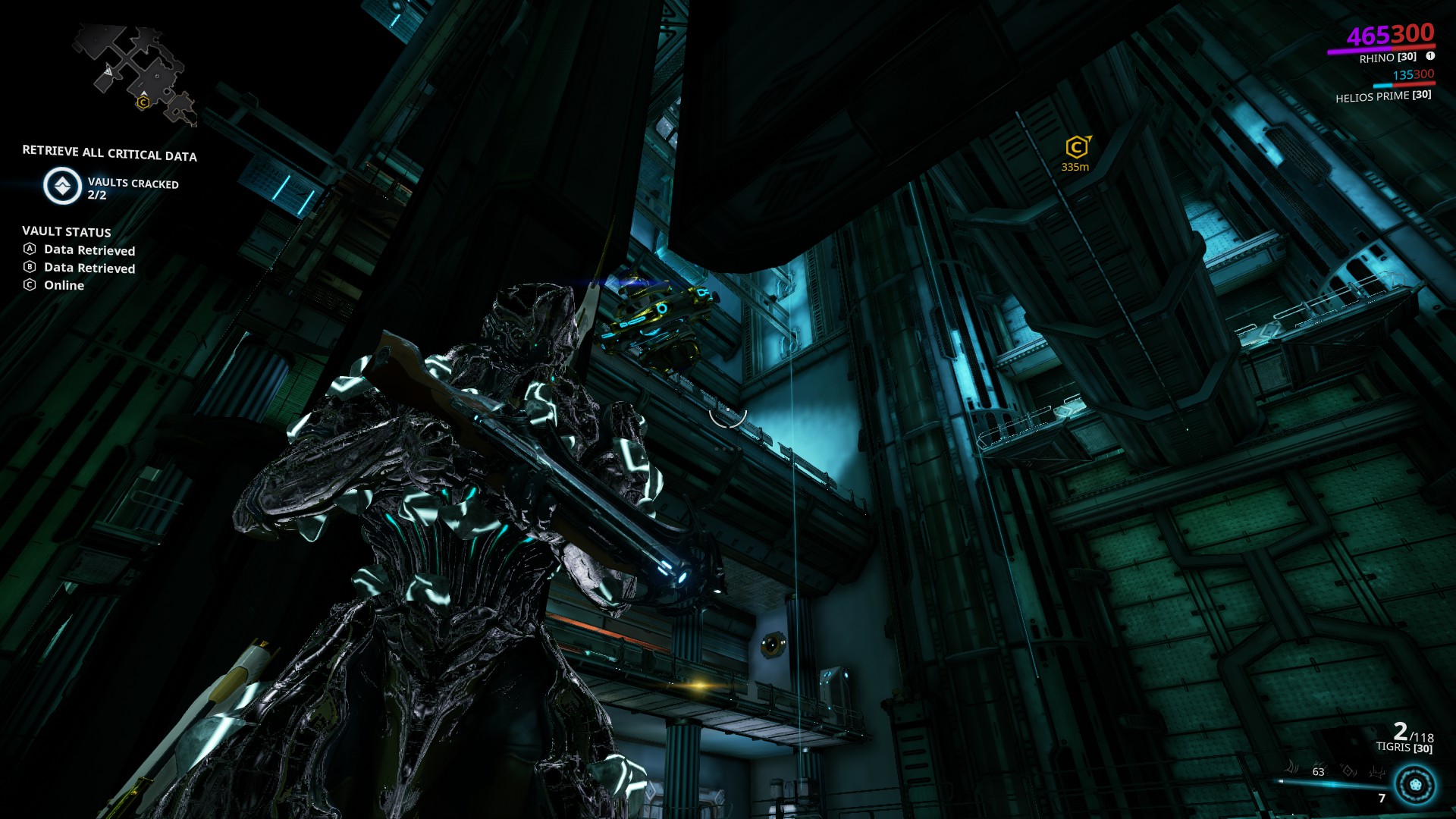Screen dimensions: 1456x819
Task: Click the diamond-shaped companion buff icon
Action: pyautogui.click(x=1348, y=770)
